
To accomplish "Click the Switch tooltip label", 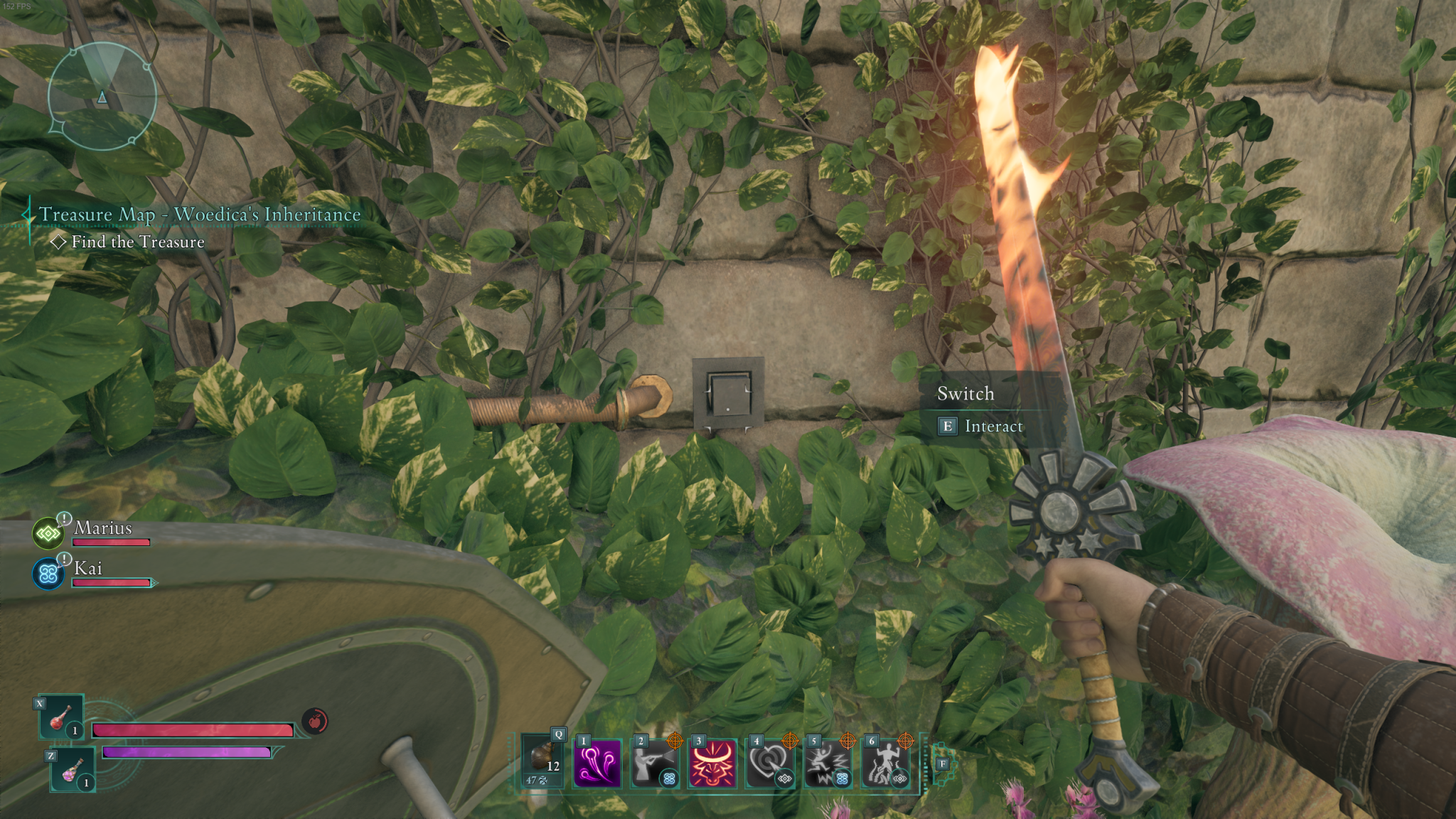I will point(965,394).
